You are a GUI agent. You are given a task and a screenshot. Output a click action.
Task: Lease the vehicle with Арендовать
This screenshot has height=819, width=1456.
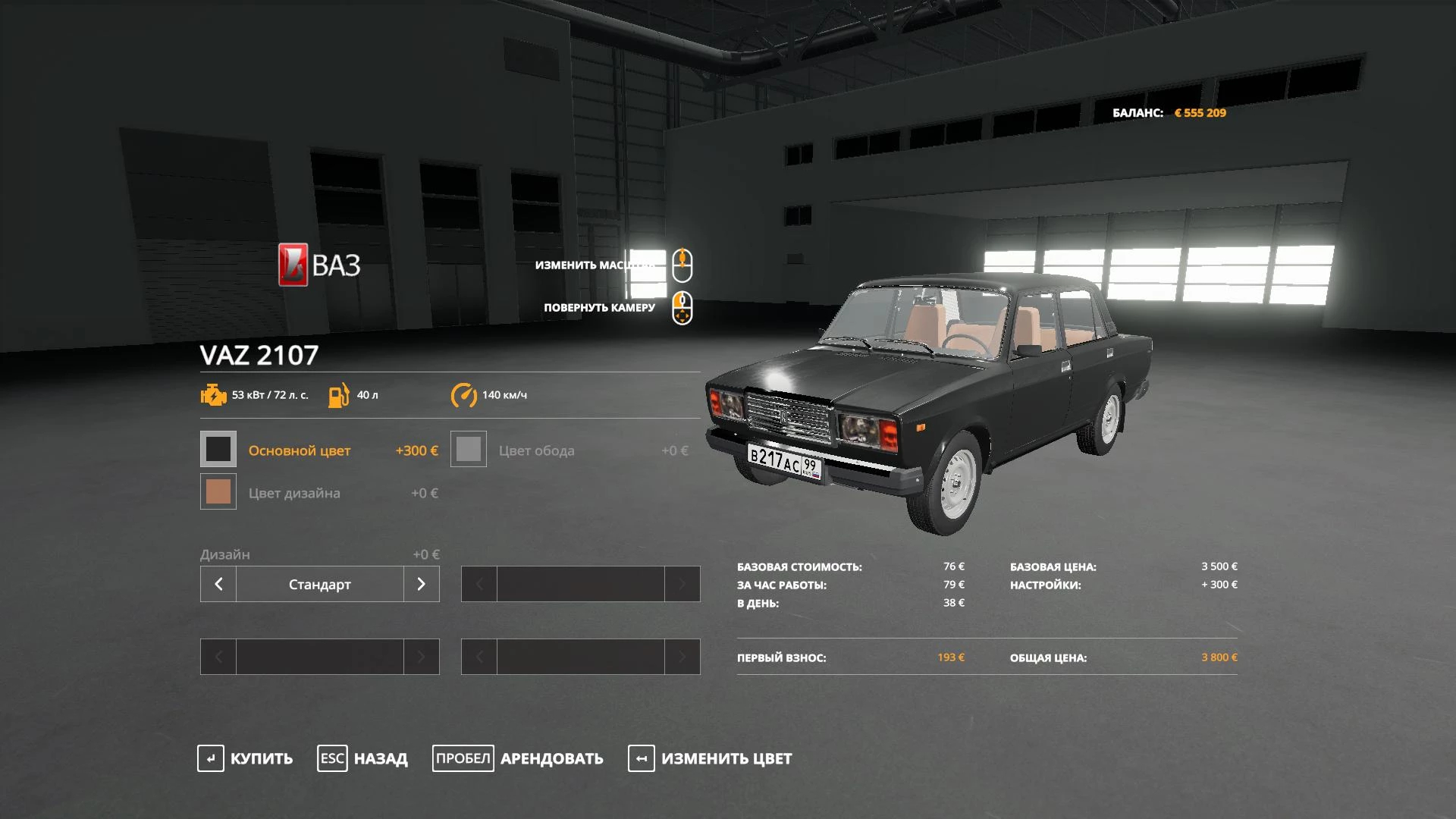coord(518,758)
